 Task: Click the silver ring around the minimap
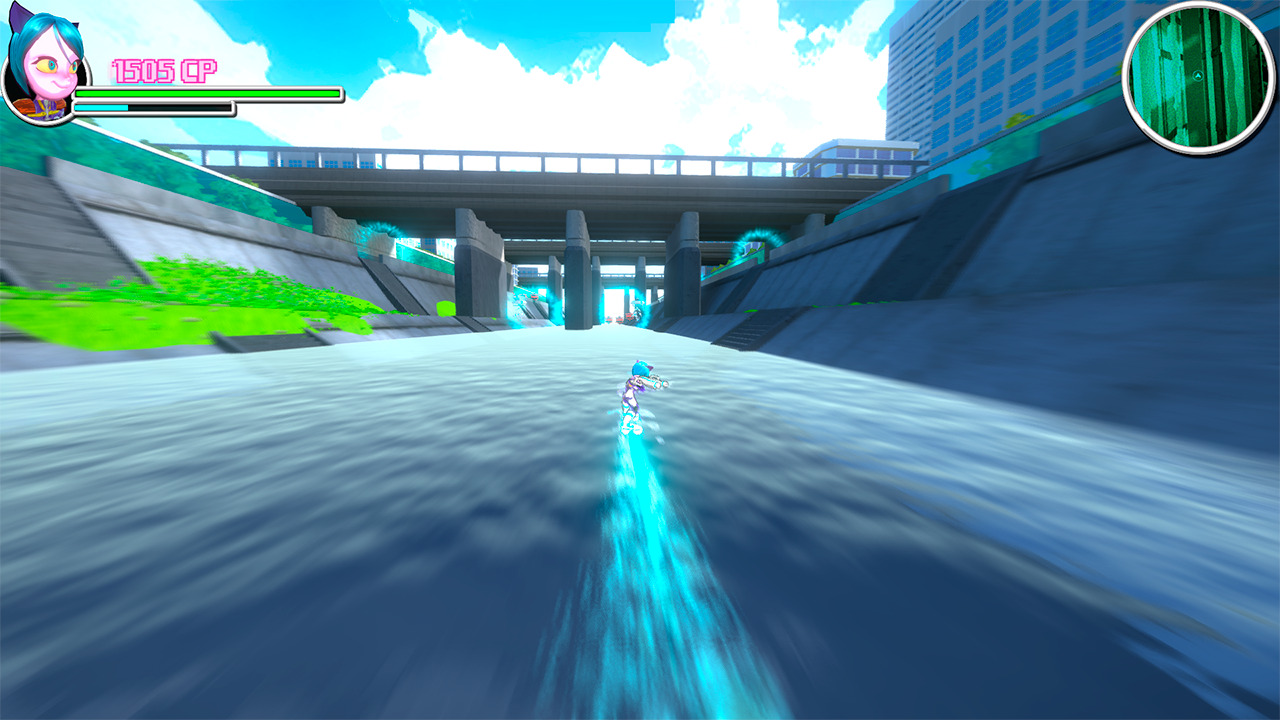coord(1127,80)
